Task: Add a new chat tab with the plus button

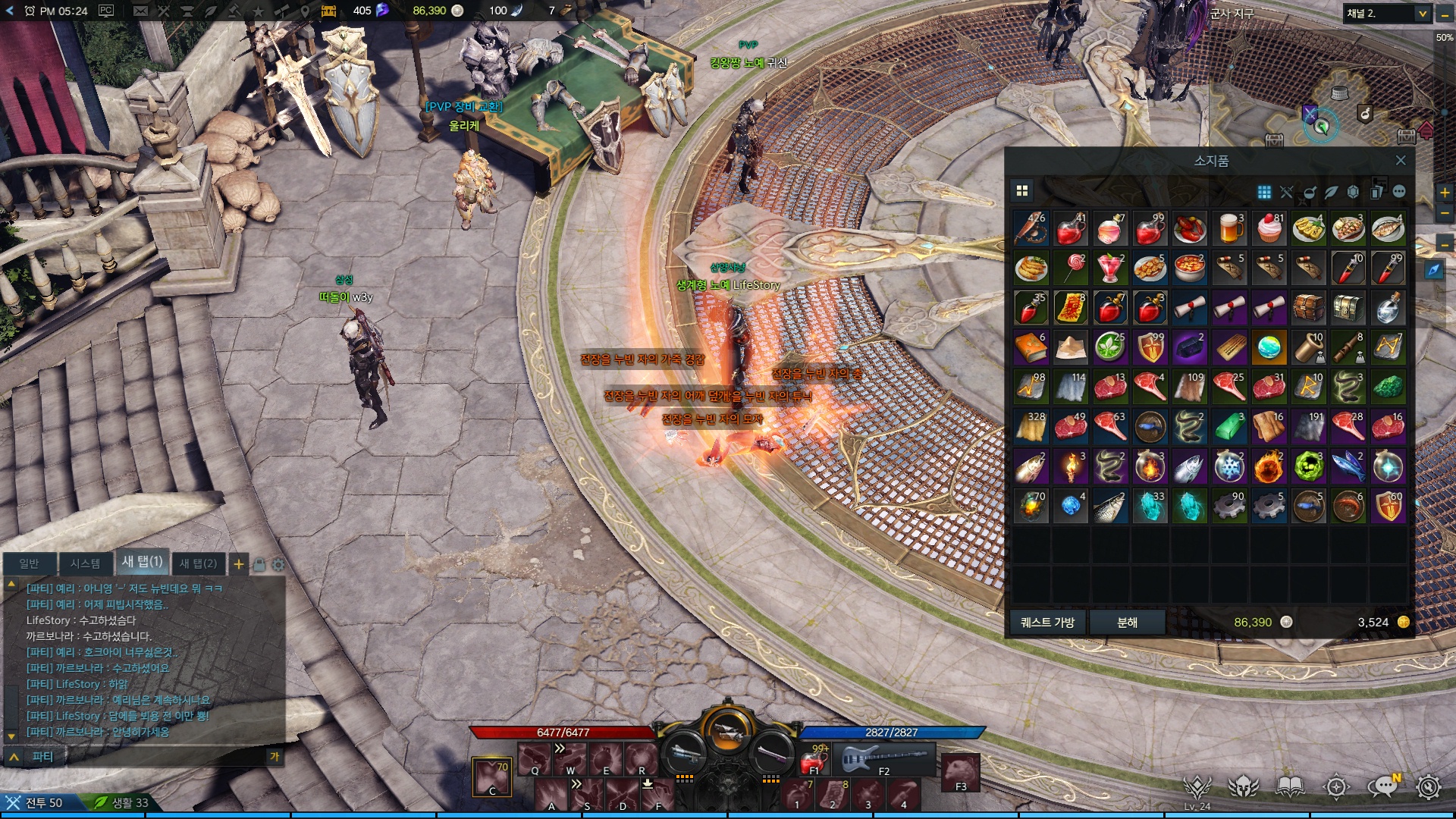Action: [239, 563]
